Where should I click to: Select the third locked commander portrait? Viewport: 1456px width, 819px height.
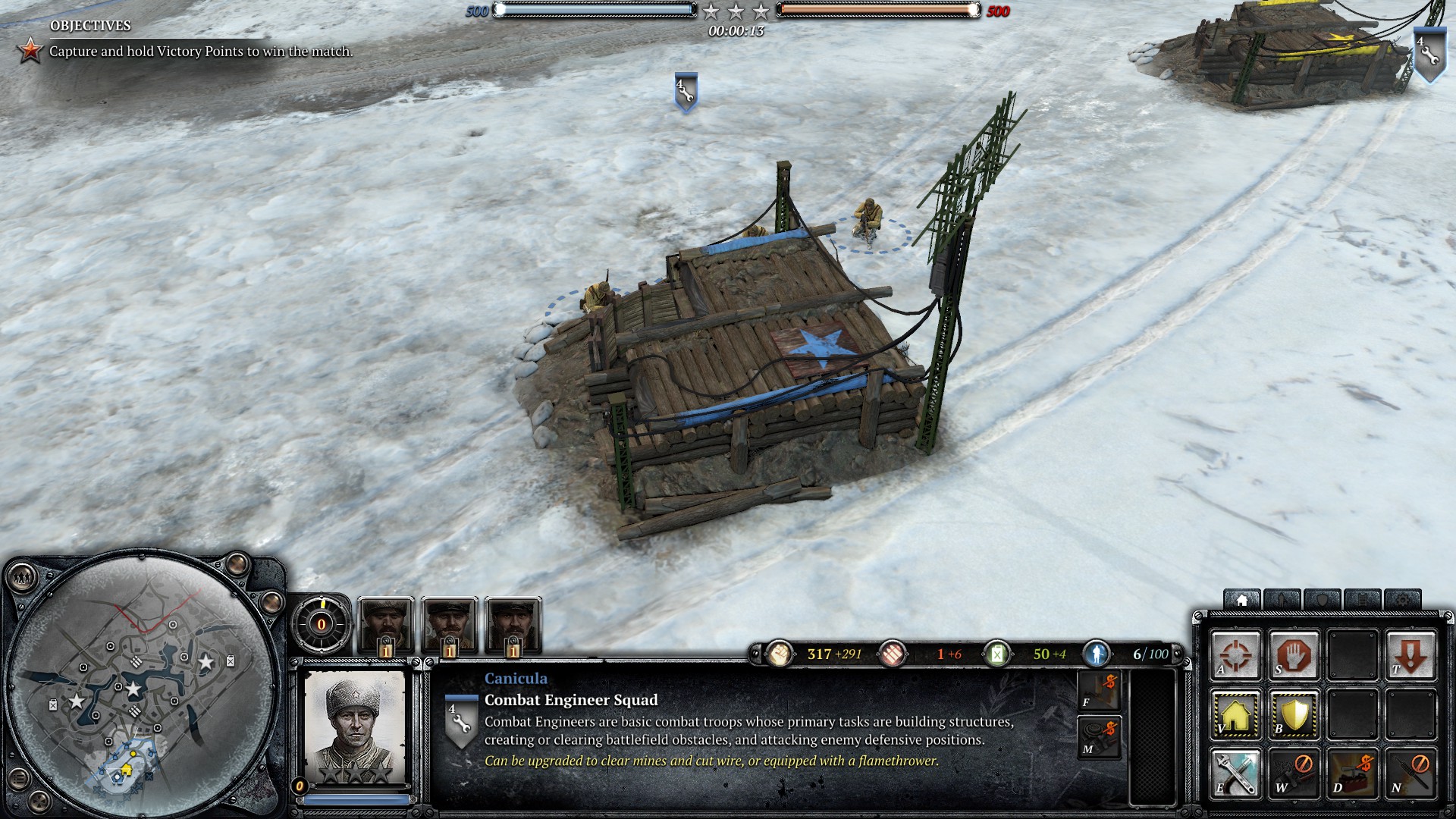click(513, 626)
